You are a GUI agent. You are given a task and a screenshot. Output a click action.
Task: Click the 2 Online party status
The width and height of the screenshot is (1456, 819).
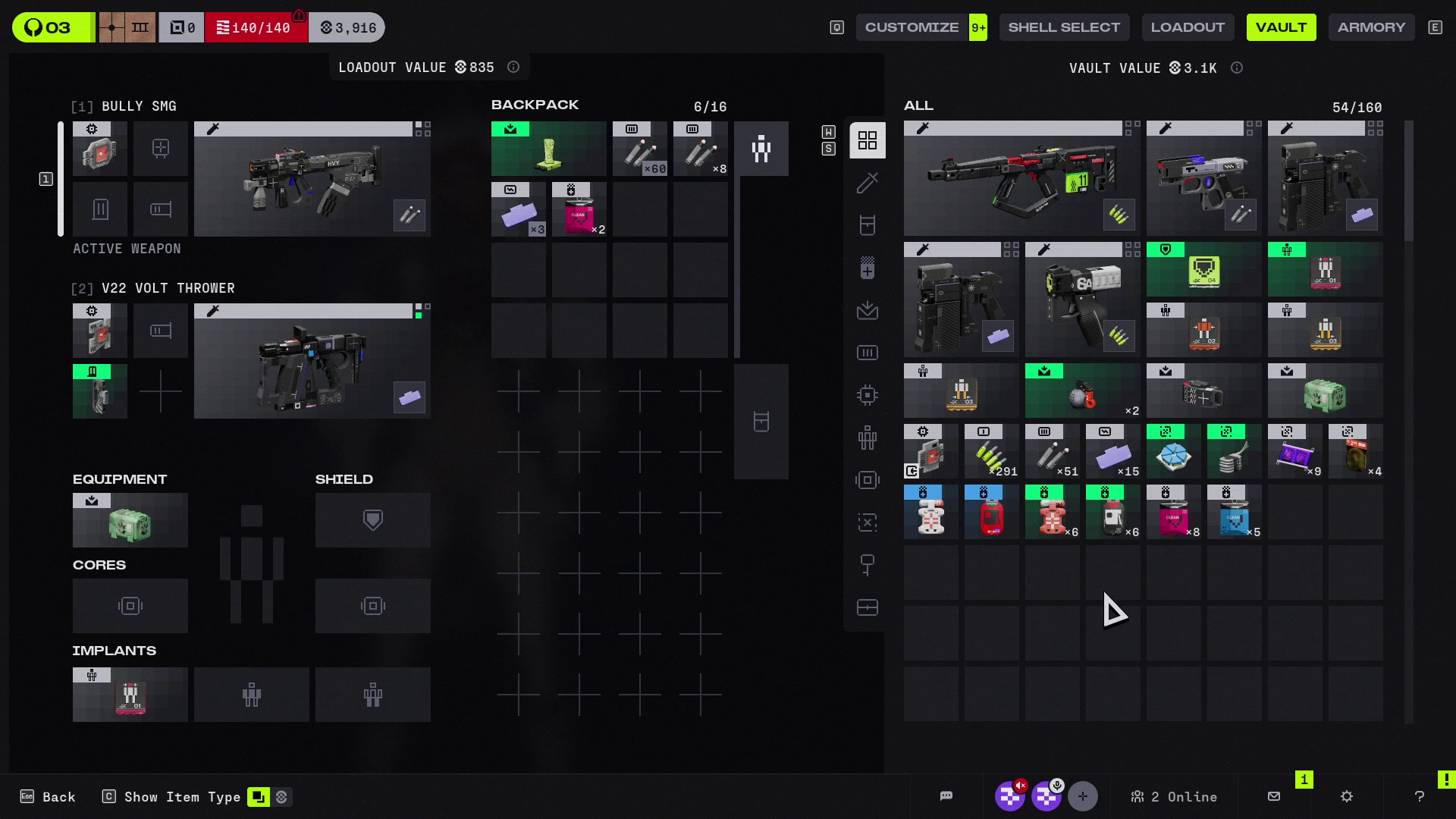(1174, 796)
